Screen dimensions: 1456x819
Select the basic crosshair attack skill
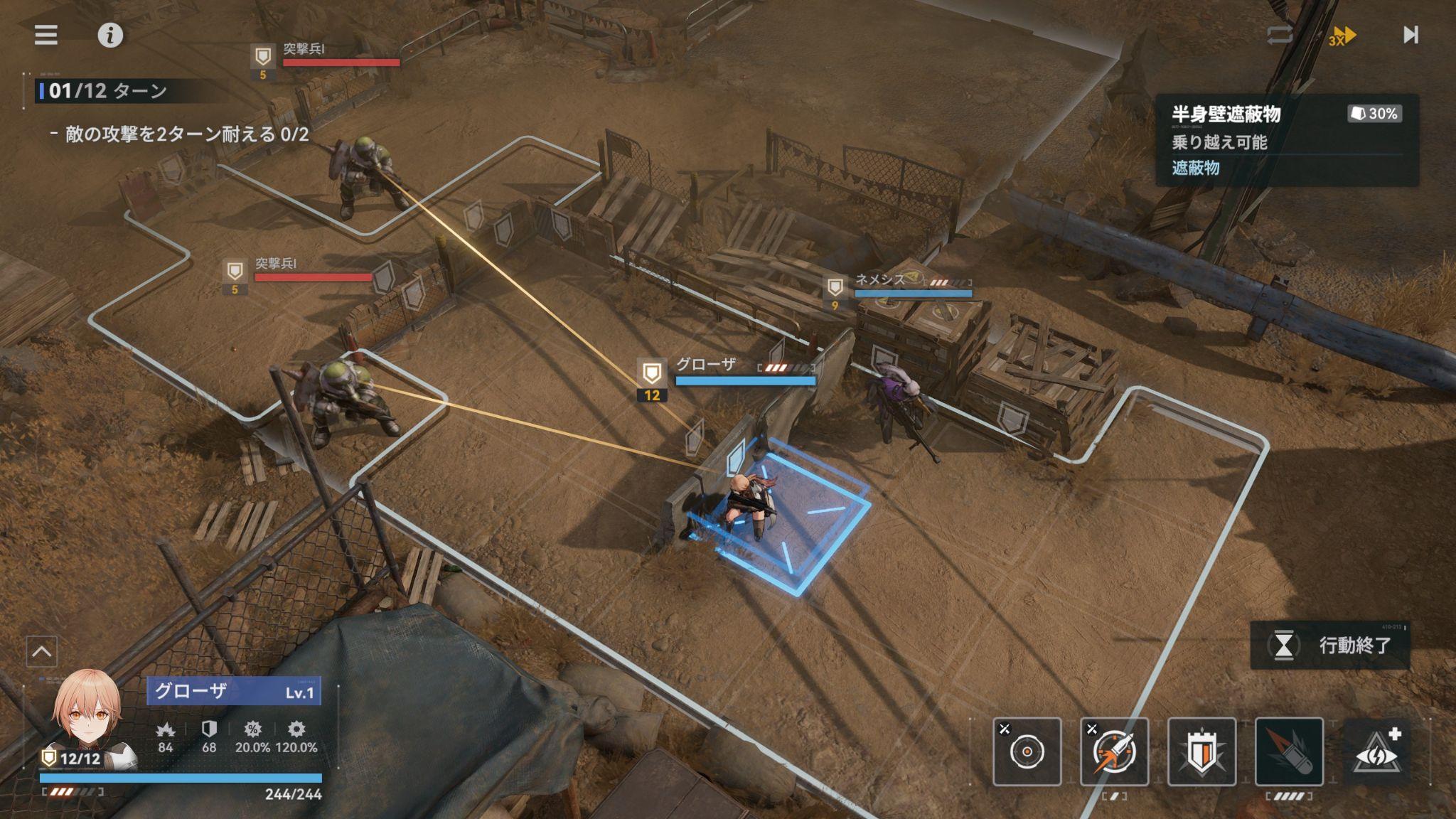(x=1027, y=751)
